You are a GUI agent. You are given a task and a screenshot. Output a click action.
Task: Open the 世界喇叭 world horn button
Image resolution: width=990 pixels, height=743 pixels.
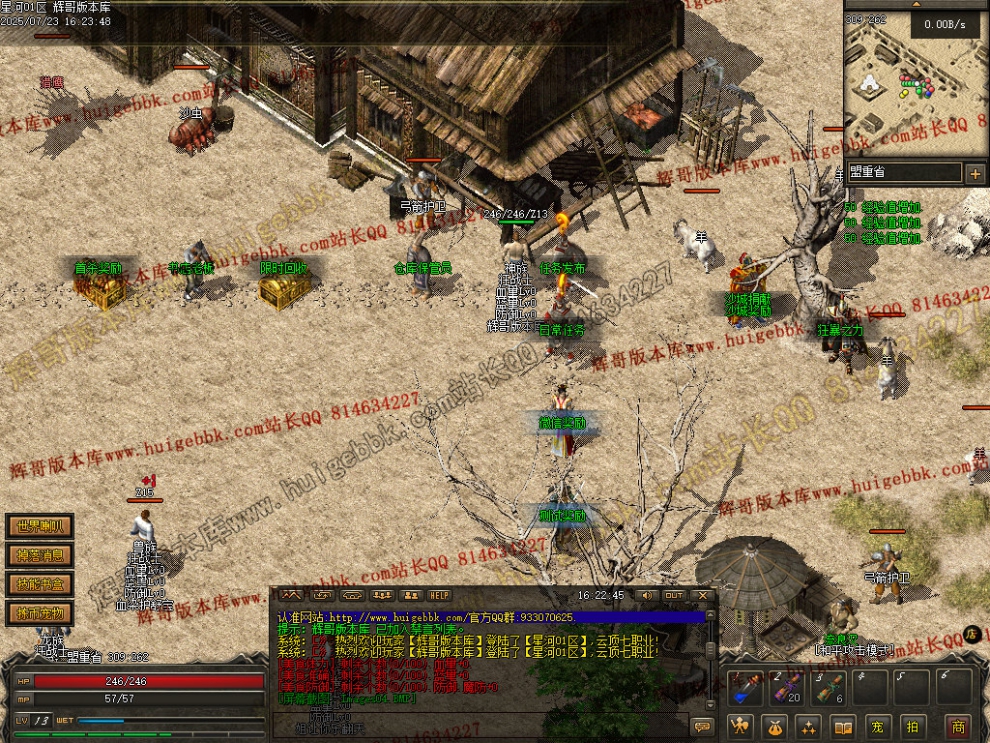[40, 526]
